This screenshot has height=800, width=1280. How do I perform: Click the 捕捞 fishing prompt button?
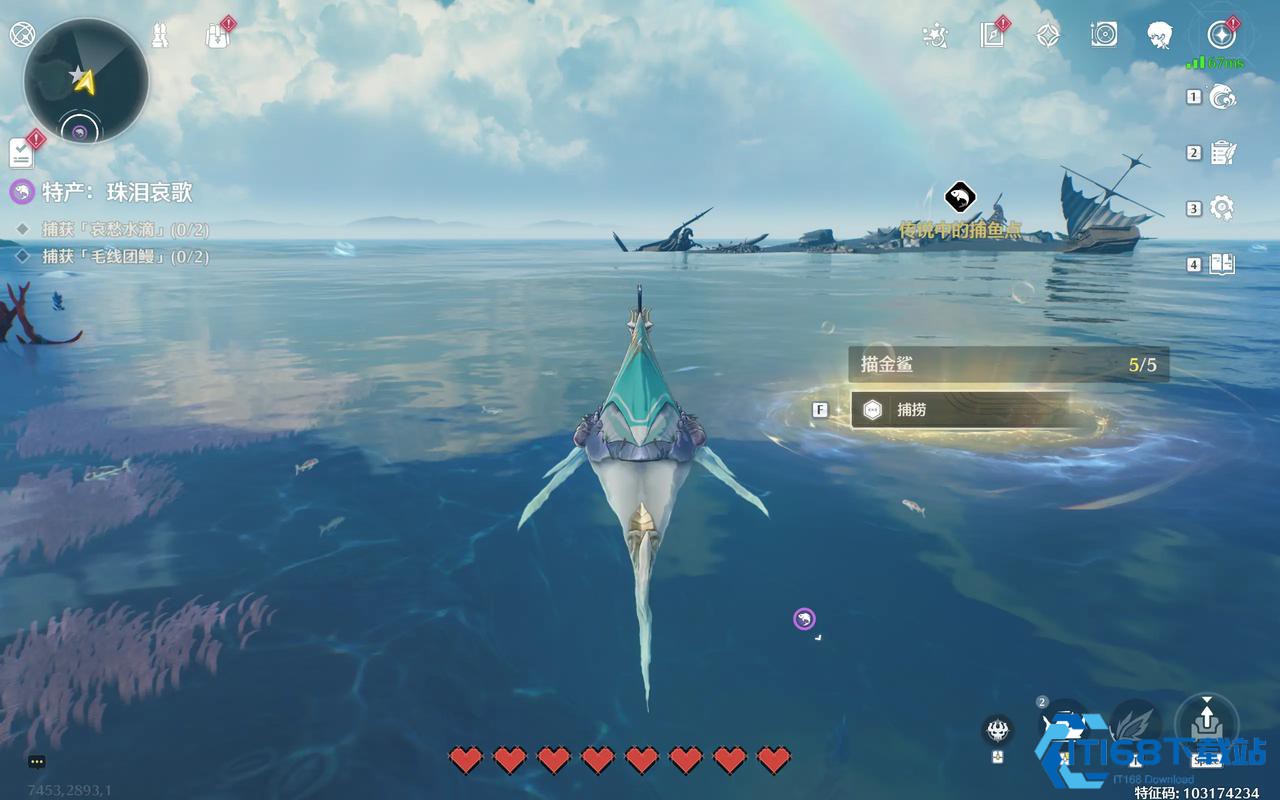coord(960,409)
